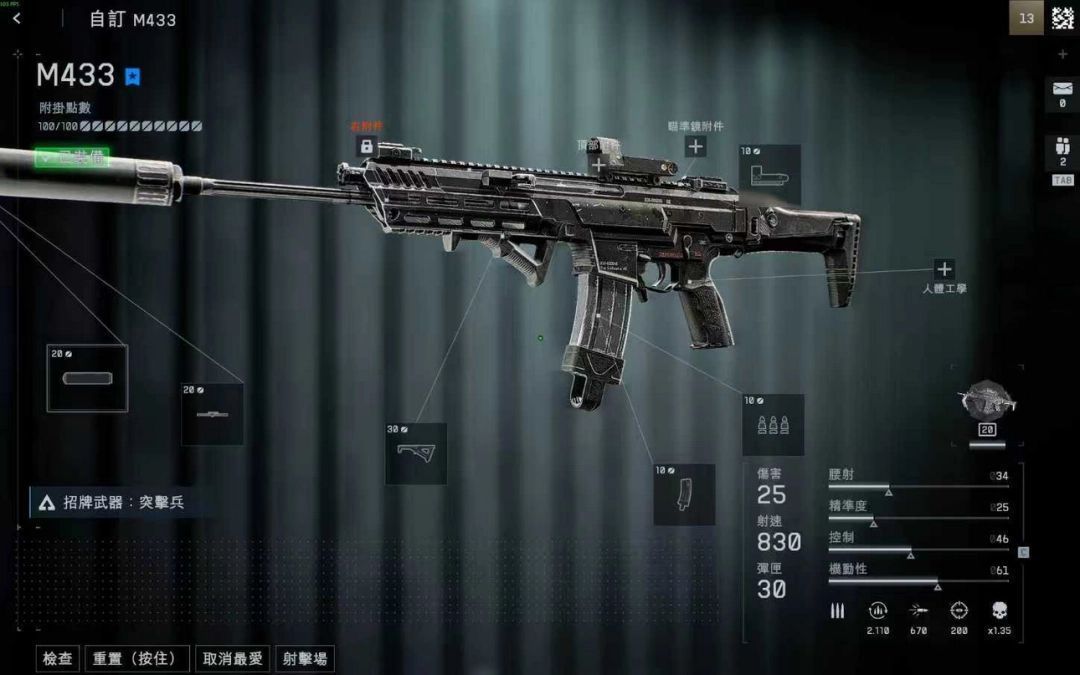Open the player level 13 badge
The height and width of the screenshot is (675, 1080).
tap(1026, 18)
